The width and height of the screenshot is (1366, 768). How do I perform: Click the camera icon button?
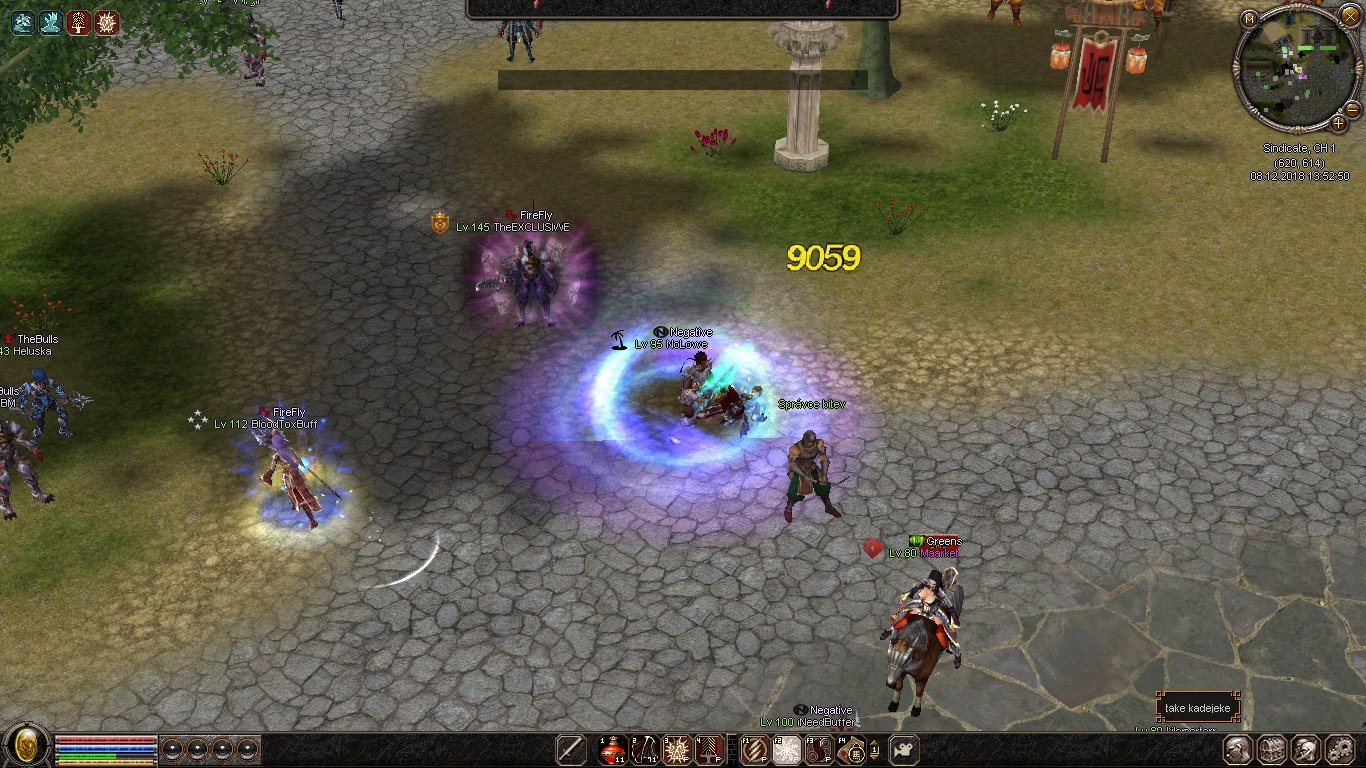coord(904,749)
